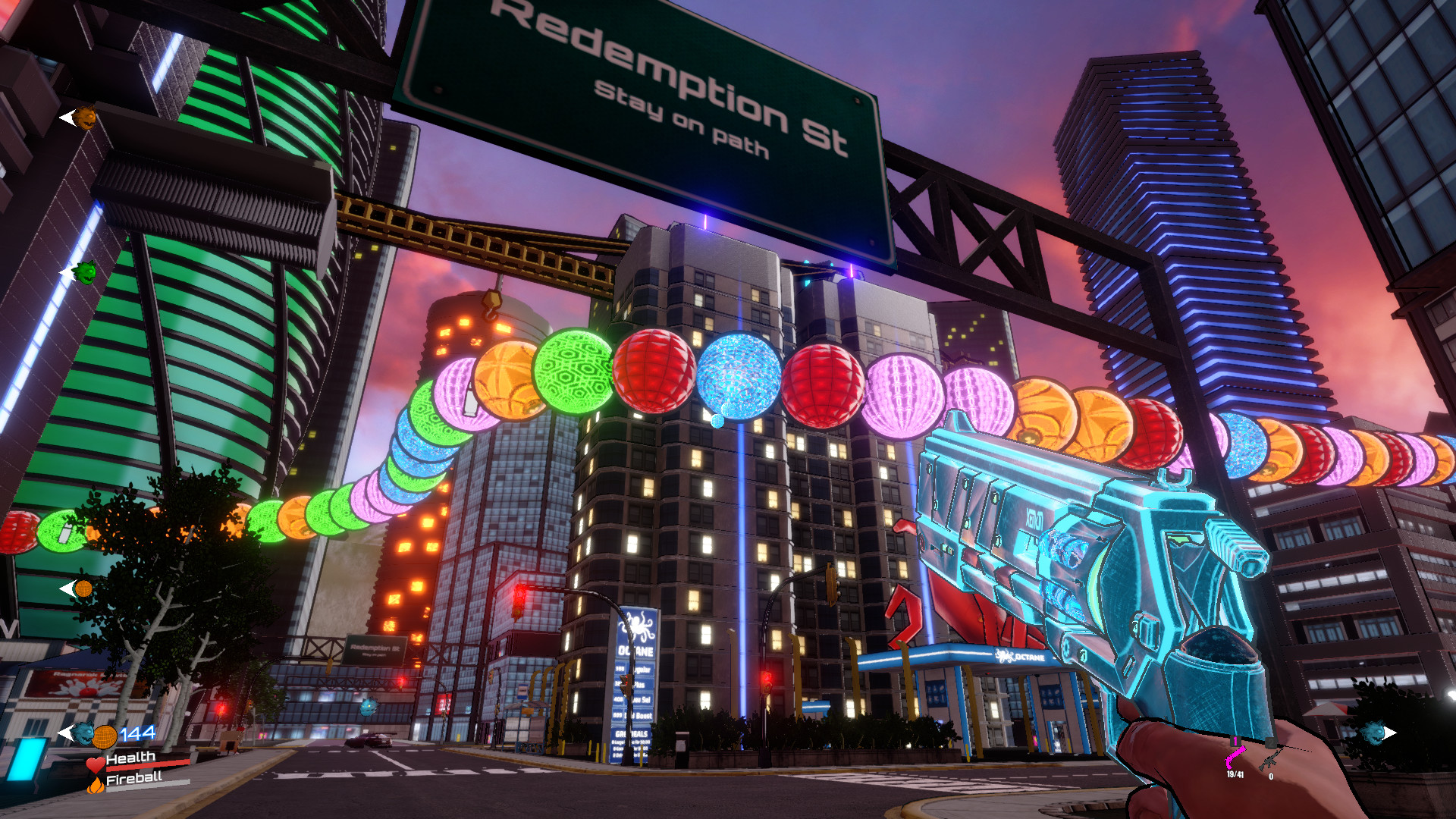Viewport: 1456px width, 819px height.
Task: Select the red heart icon next to Health
Action: 94,764
